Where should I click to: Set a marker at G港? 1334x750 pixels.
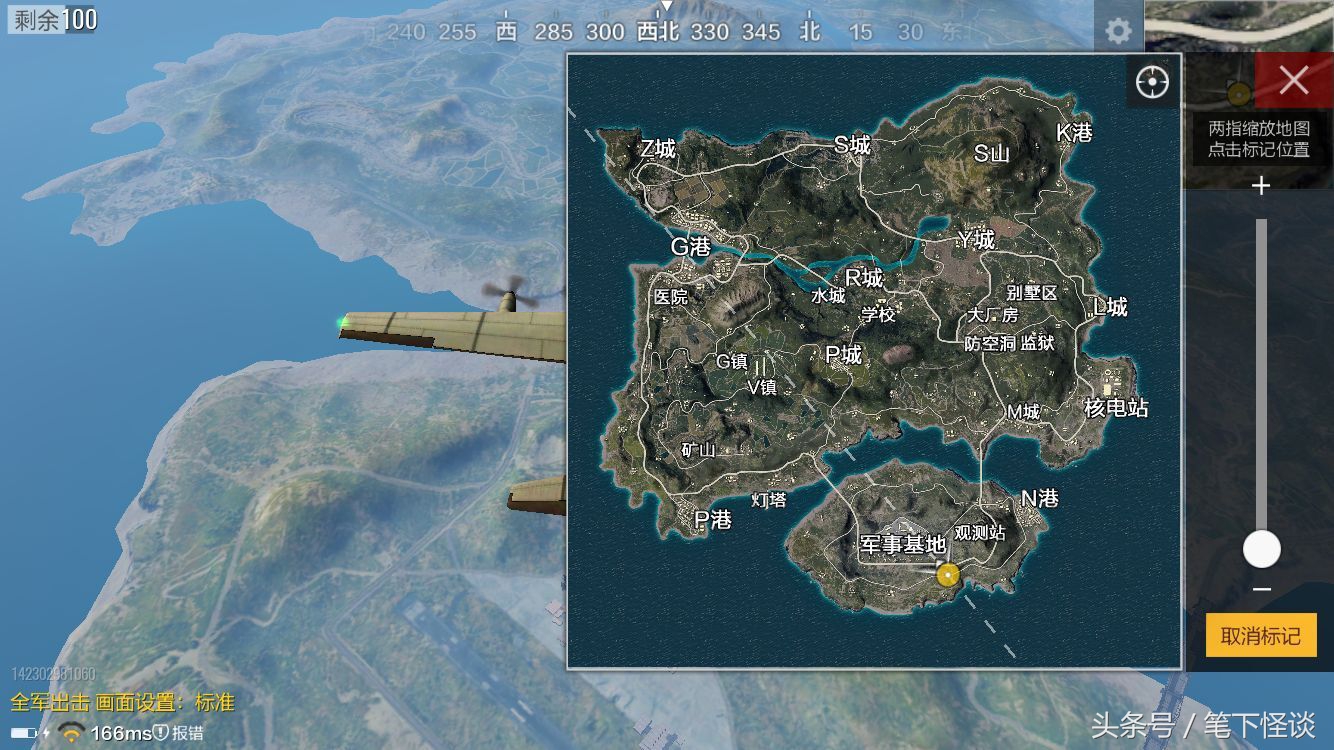coord(690,246)
